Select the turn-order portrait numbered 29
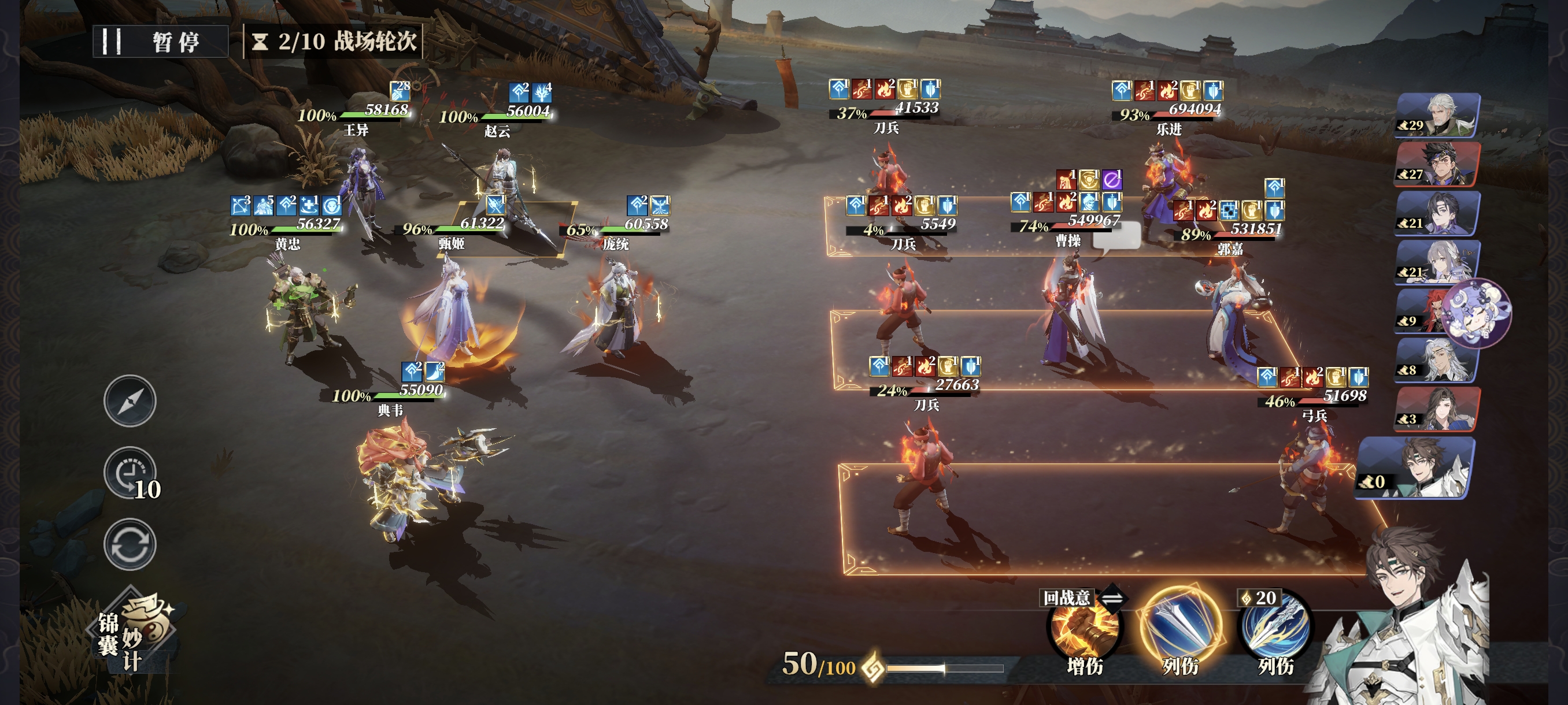This screenshot has height=705, width=1568. (1437, 116)
